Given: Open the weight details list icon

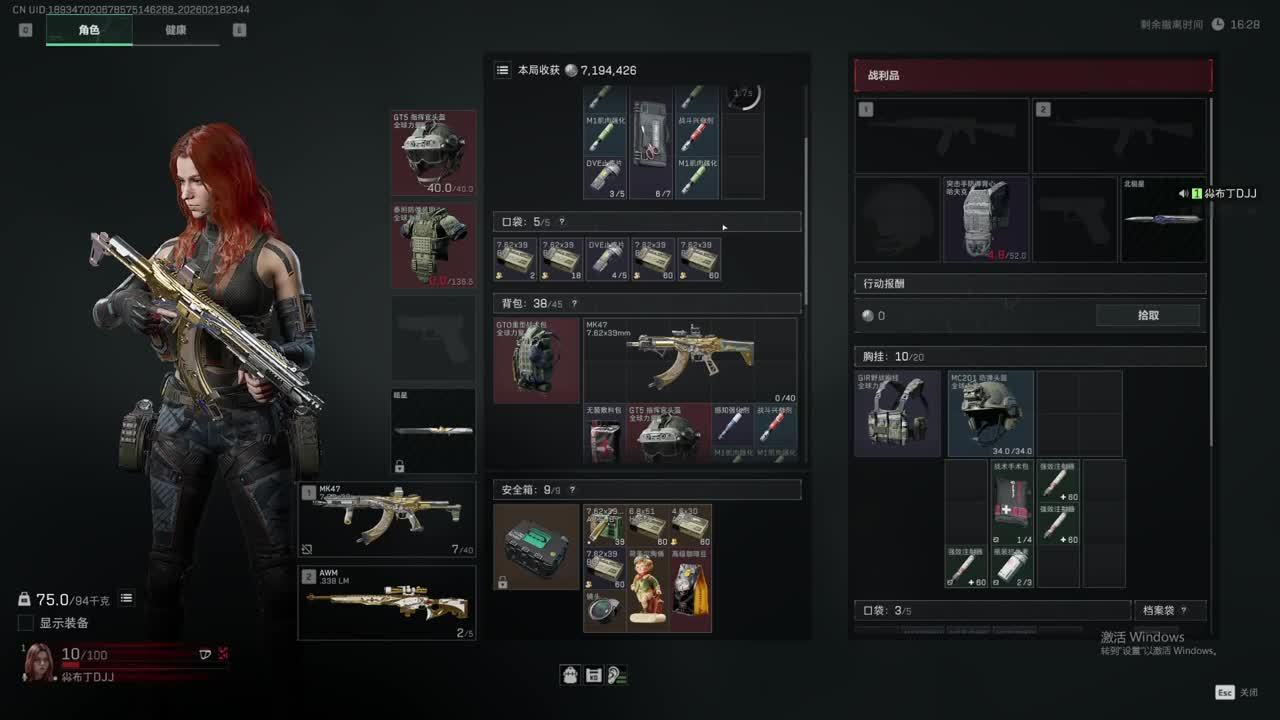Looking at the screenshot, I should (127, 599).
